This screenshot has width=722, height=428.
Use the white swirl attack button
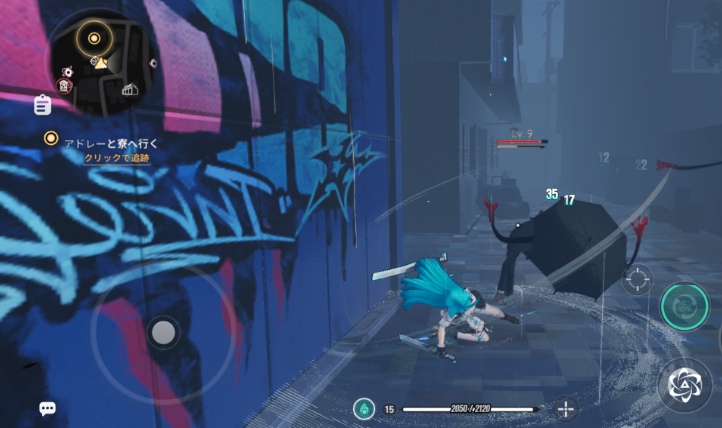click(685, 383)
